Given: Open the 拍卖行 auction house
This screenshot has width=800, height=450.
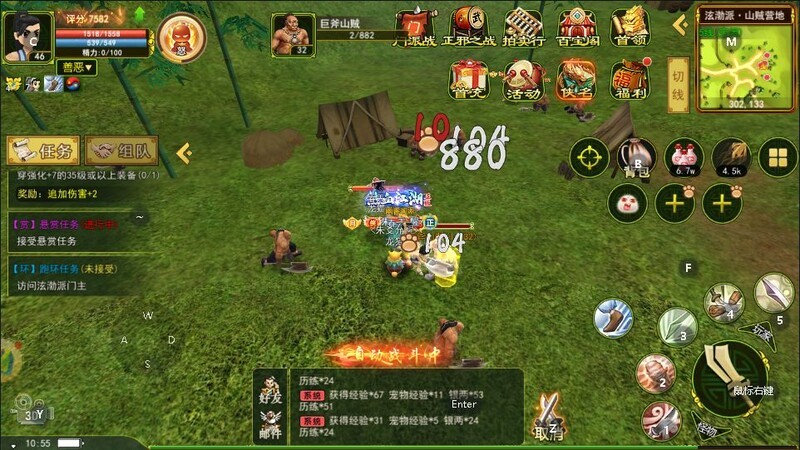Looking at the screenshot, I should pos(523,26).
